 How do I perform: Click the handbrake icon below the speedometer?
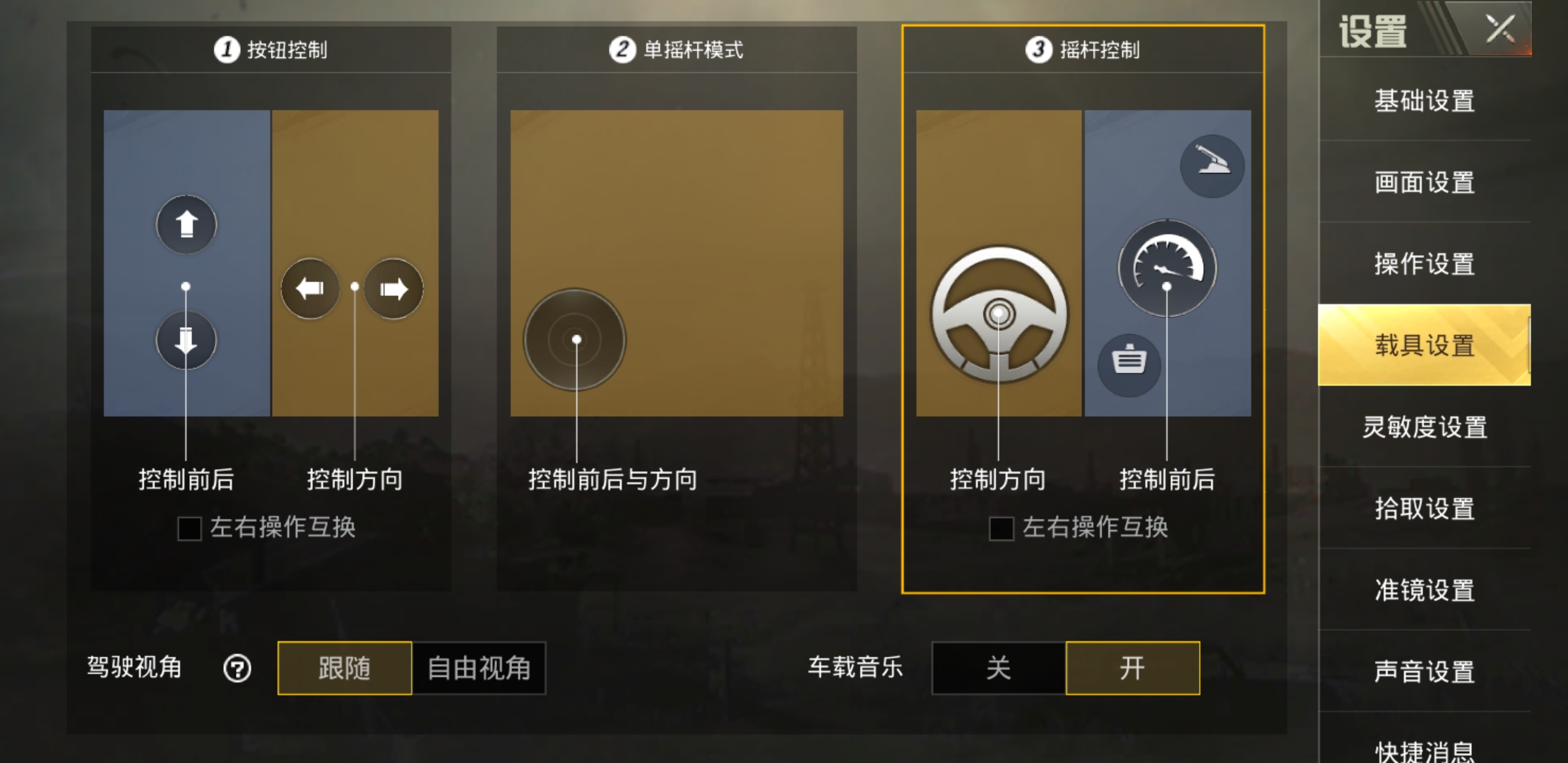(x=1129, y=364)
